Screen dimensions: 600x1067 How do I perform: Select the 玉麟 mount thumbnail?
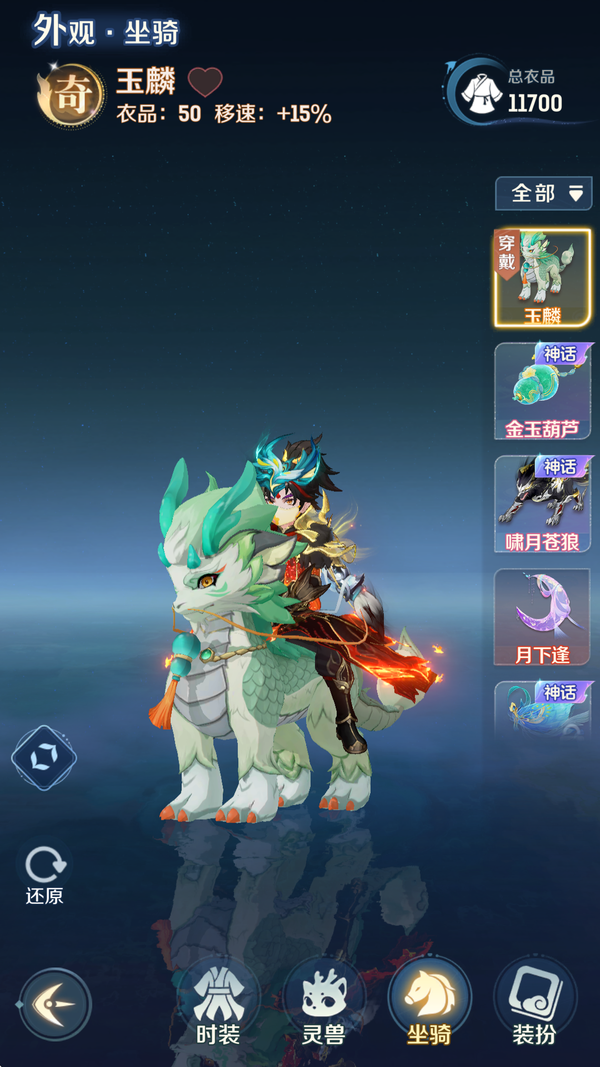pos(543,277)
